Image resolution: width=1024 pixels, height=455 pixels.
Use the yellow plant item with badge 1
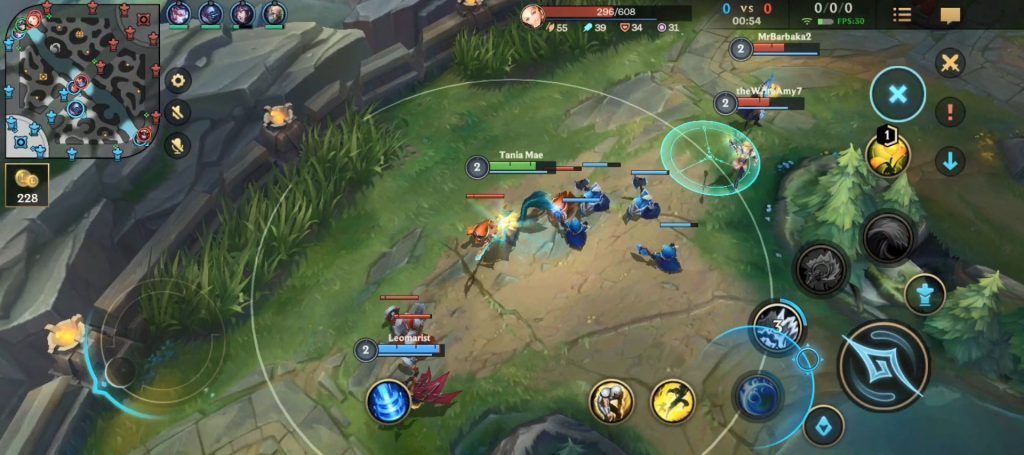point(887,156)
